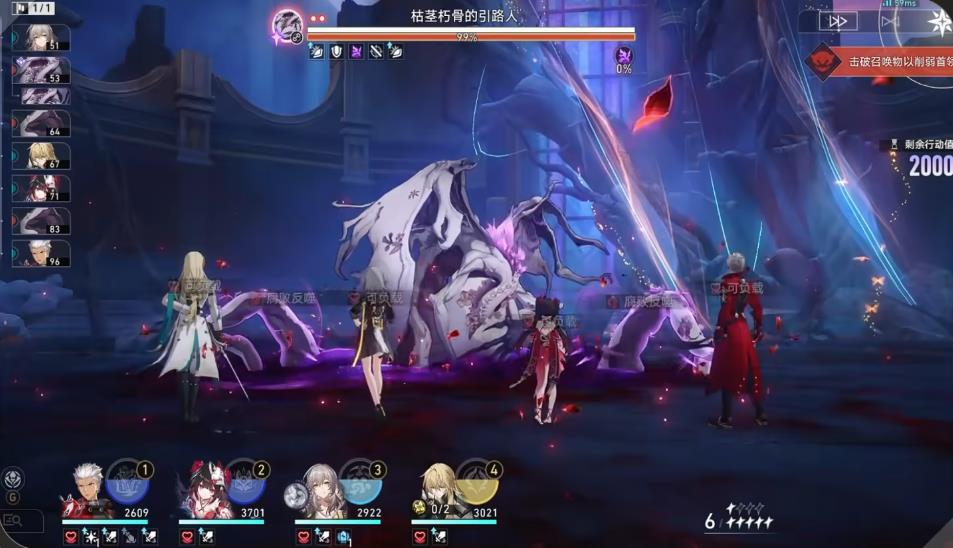The width and height of the screenshot is (953, 548).
Task: Open the pause menu star icon
Action: pos(939,22)
